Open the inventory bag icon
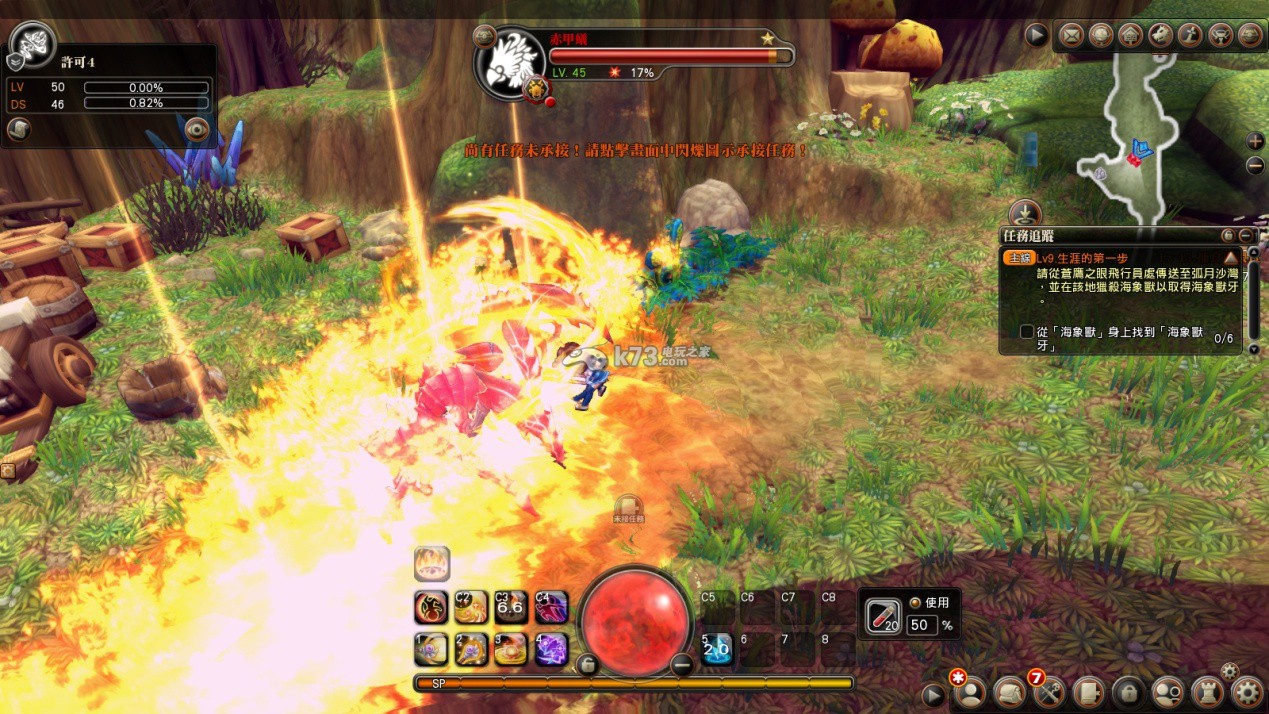The height and width of the screenshot is (714, 1269). coord(1009,693)
